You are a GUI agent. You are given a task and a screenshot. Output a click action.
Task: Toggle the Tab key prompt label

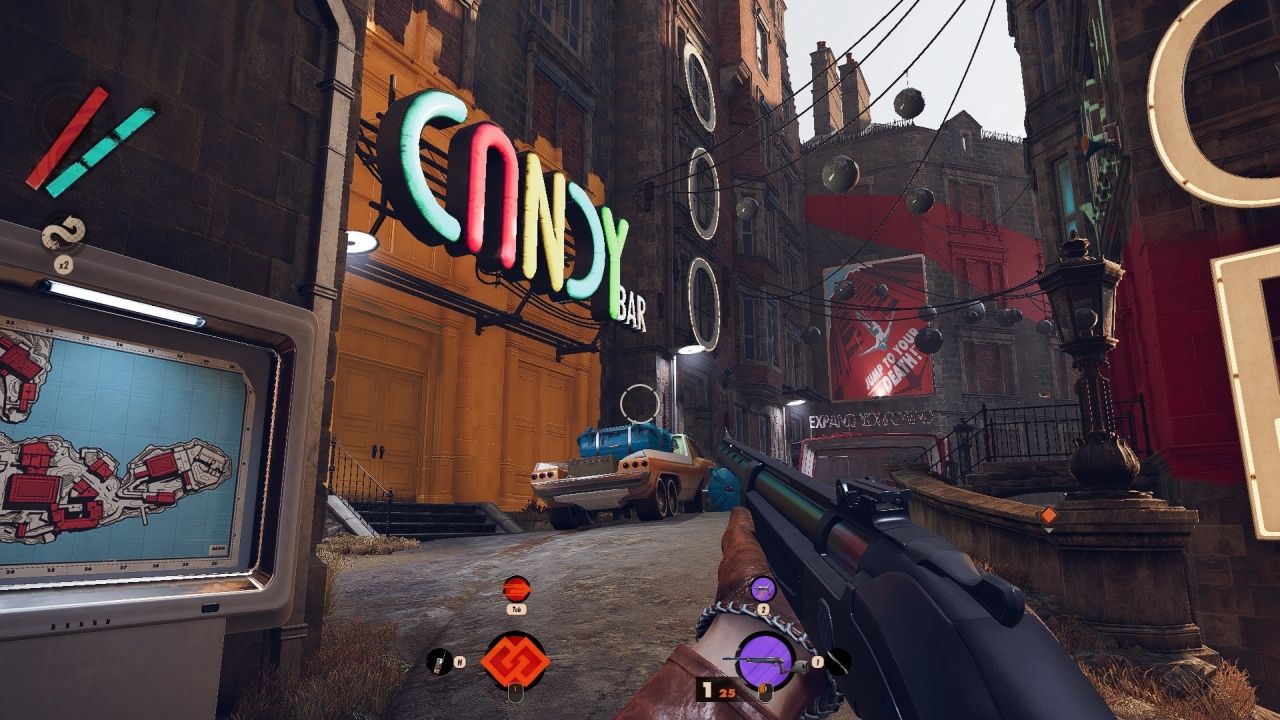tap(517, 609)
